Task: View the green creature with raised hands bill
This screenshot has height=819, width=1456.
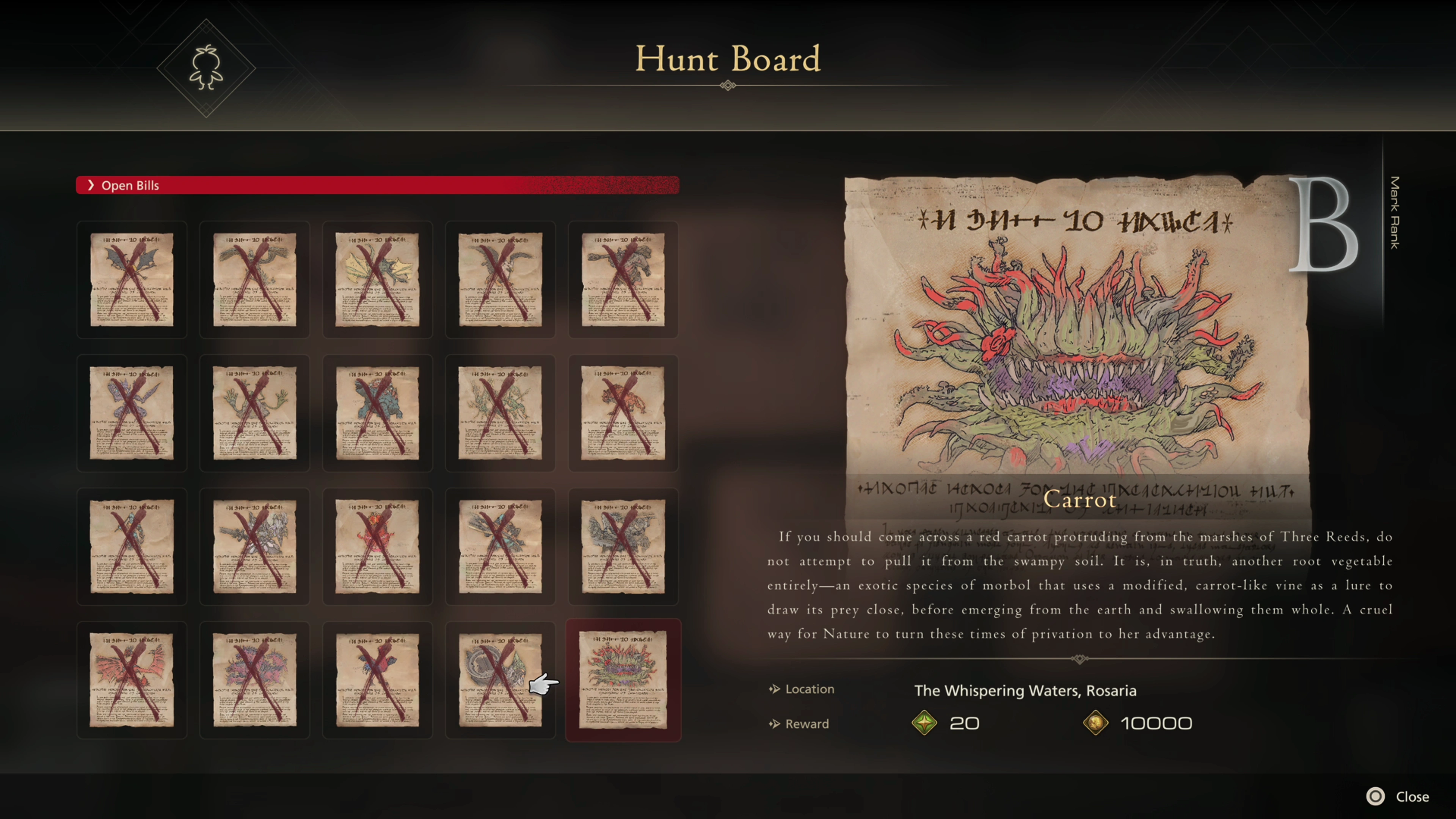Action: tap(254, 413)
